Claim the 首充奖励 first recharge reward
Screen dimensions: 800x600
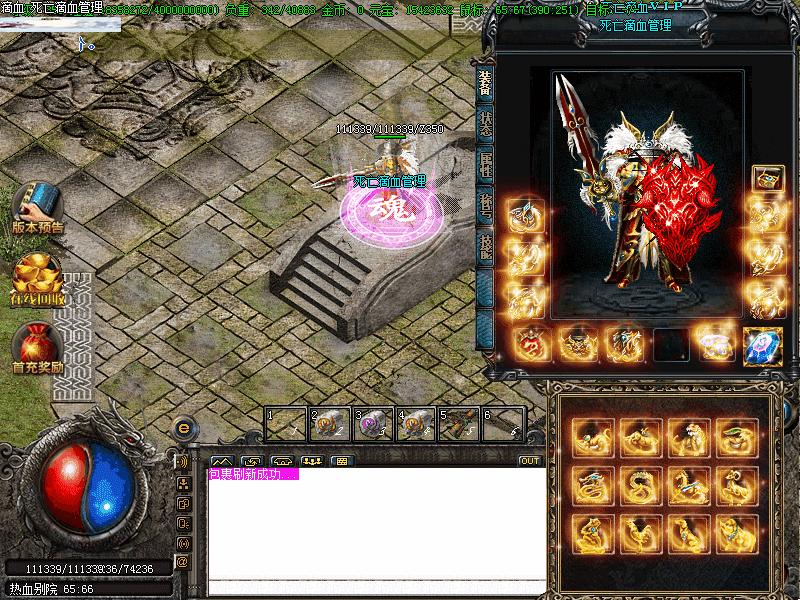click(x=37, y=349)
